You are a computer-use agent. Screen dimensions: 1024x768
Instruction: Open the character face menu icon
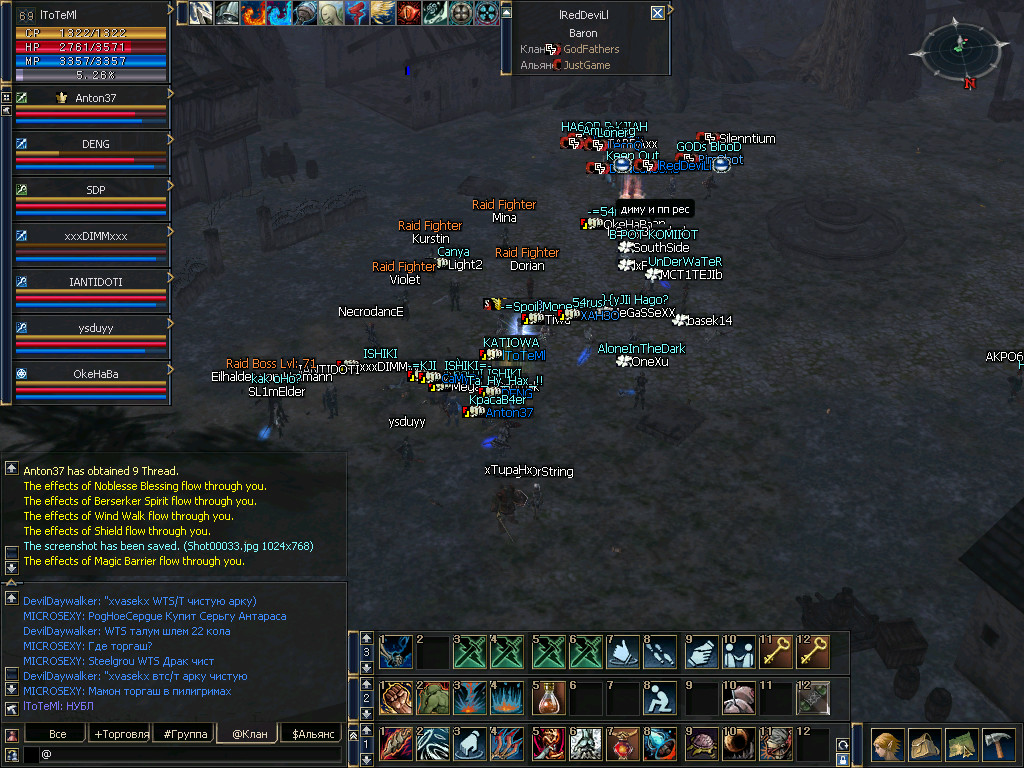887,744
